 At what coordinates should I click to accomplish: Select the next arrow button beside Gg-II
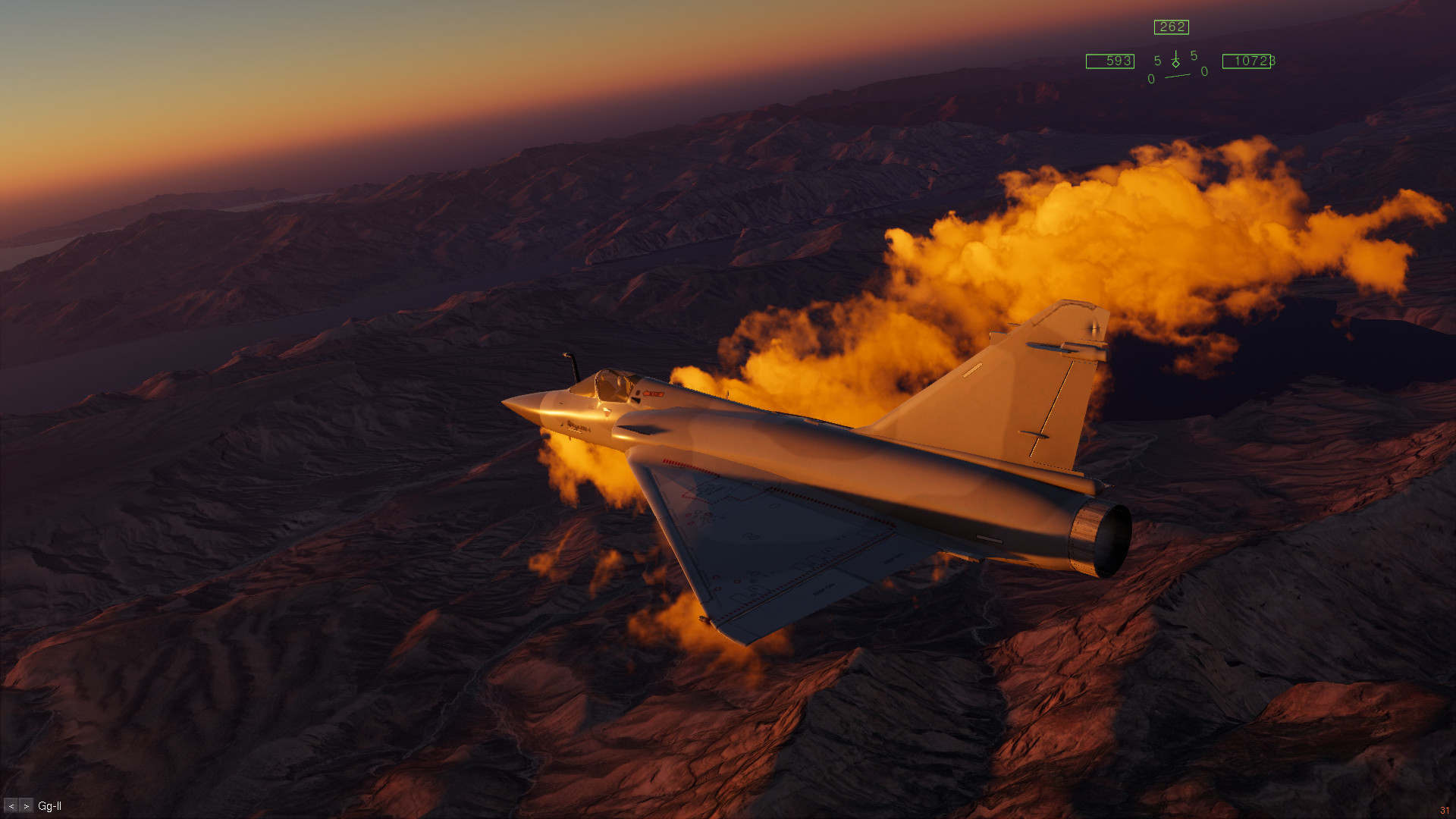[x=27, y=806]
